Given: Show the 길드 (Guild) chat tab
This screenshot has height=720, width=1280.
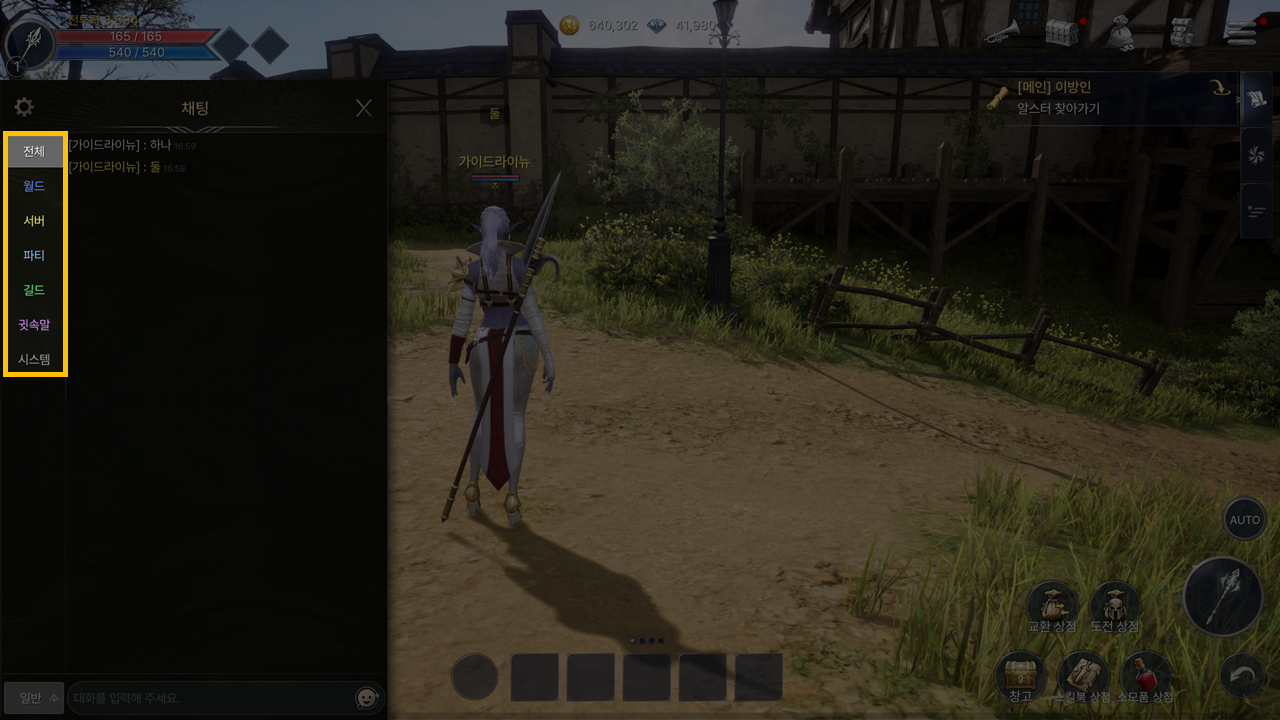Looking at the screenshot, I should tap(35, 290).
